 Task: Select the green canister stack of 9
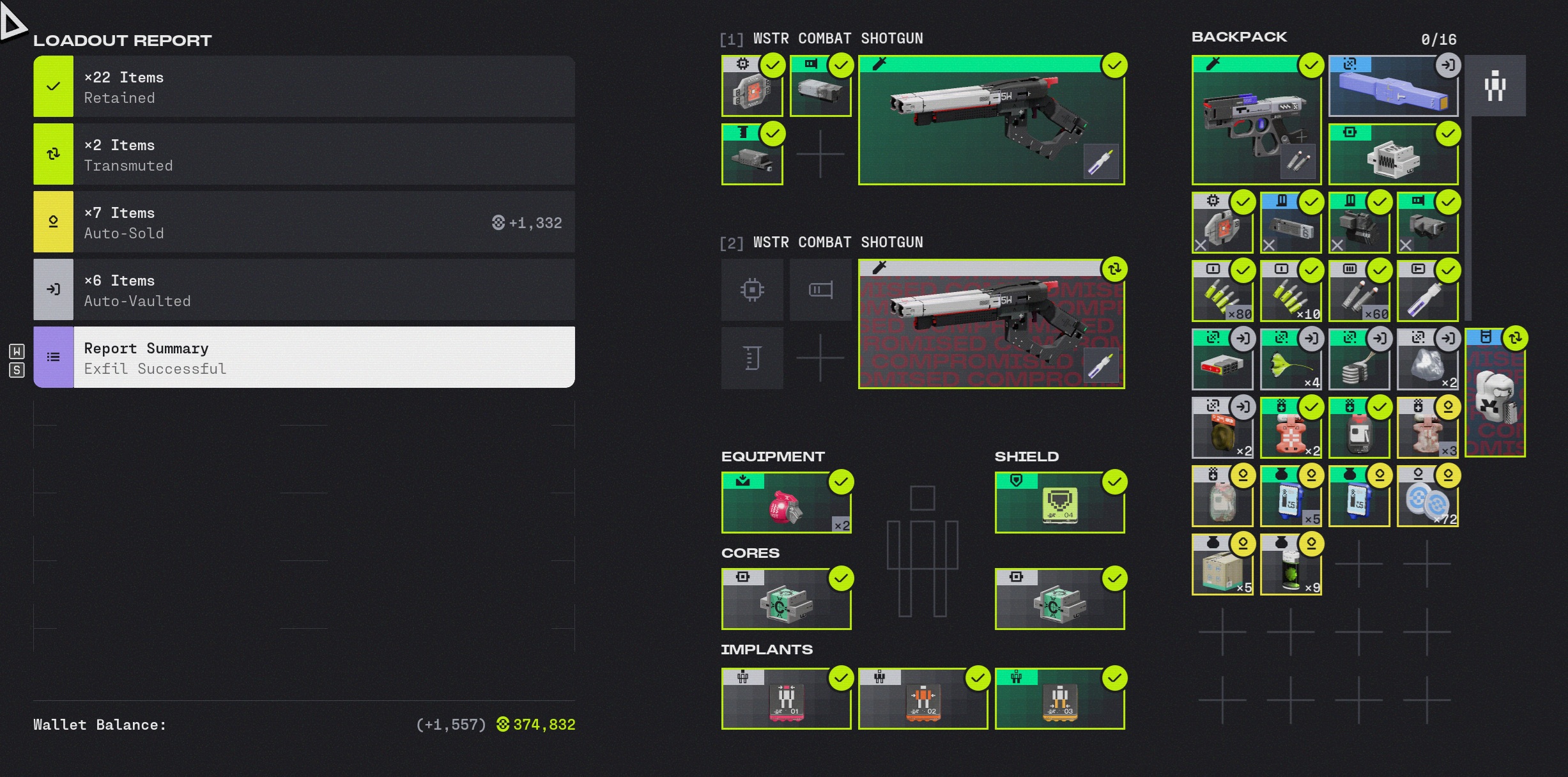[1291, 565]
